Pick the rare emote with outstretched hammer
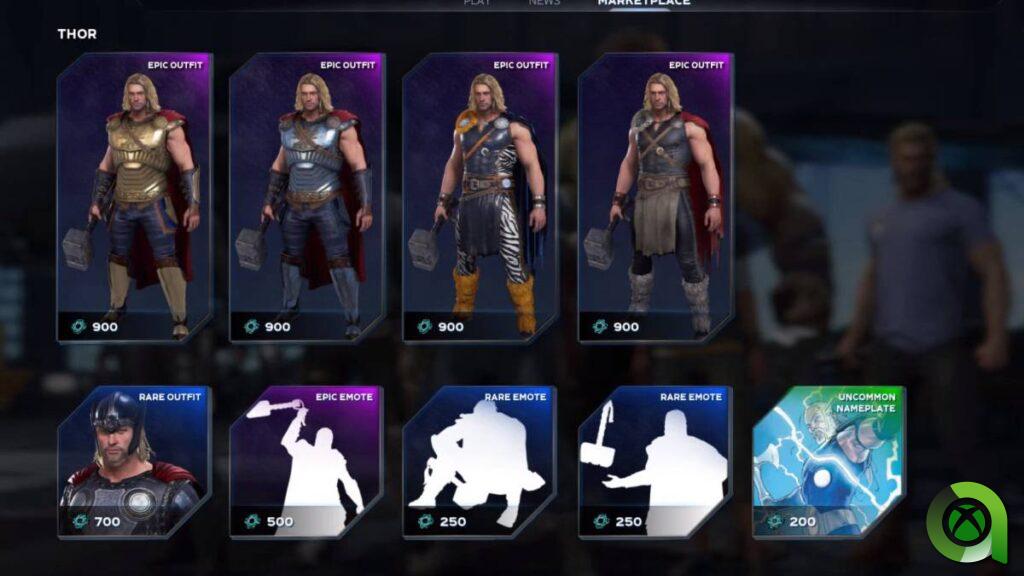The width and height of the screenshot is (1024, 576). tap(655, 462)
